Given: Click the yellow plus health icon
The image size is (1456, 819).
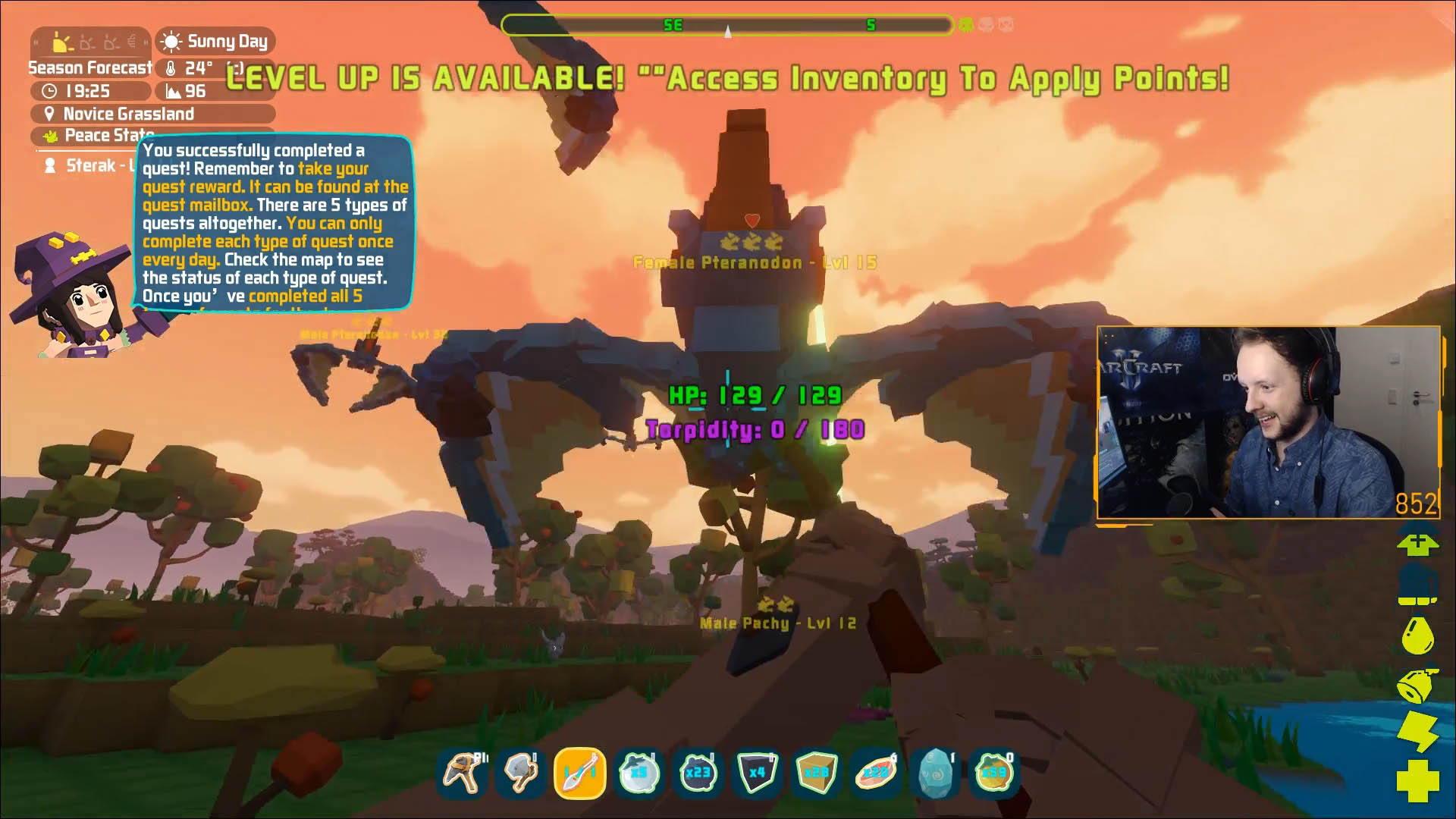Looking at the screenshot, I should click(1417, 780).
